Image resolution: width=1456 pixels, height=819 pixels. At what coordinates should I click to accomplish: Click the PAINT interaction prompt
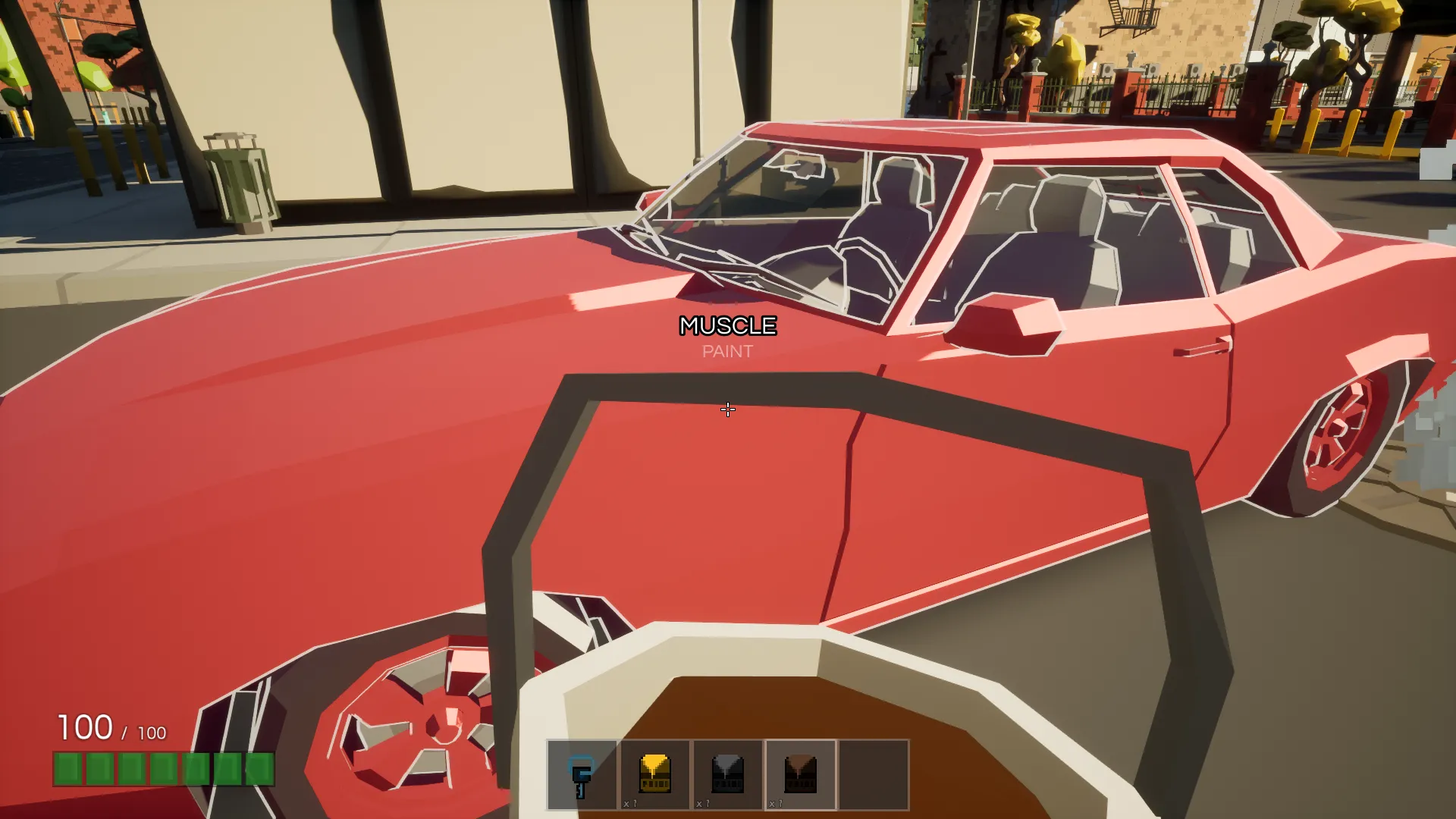click(727, 351)
